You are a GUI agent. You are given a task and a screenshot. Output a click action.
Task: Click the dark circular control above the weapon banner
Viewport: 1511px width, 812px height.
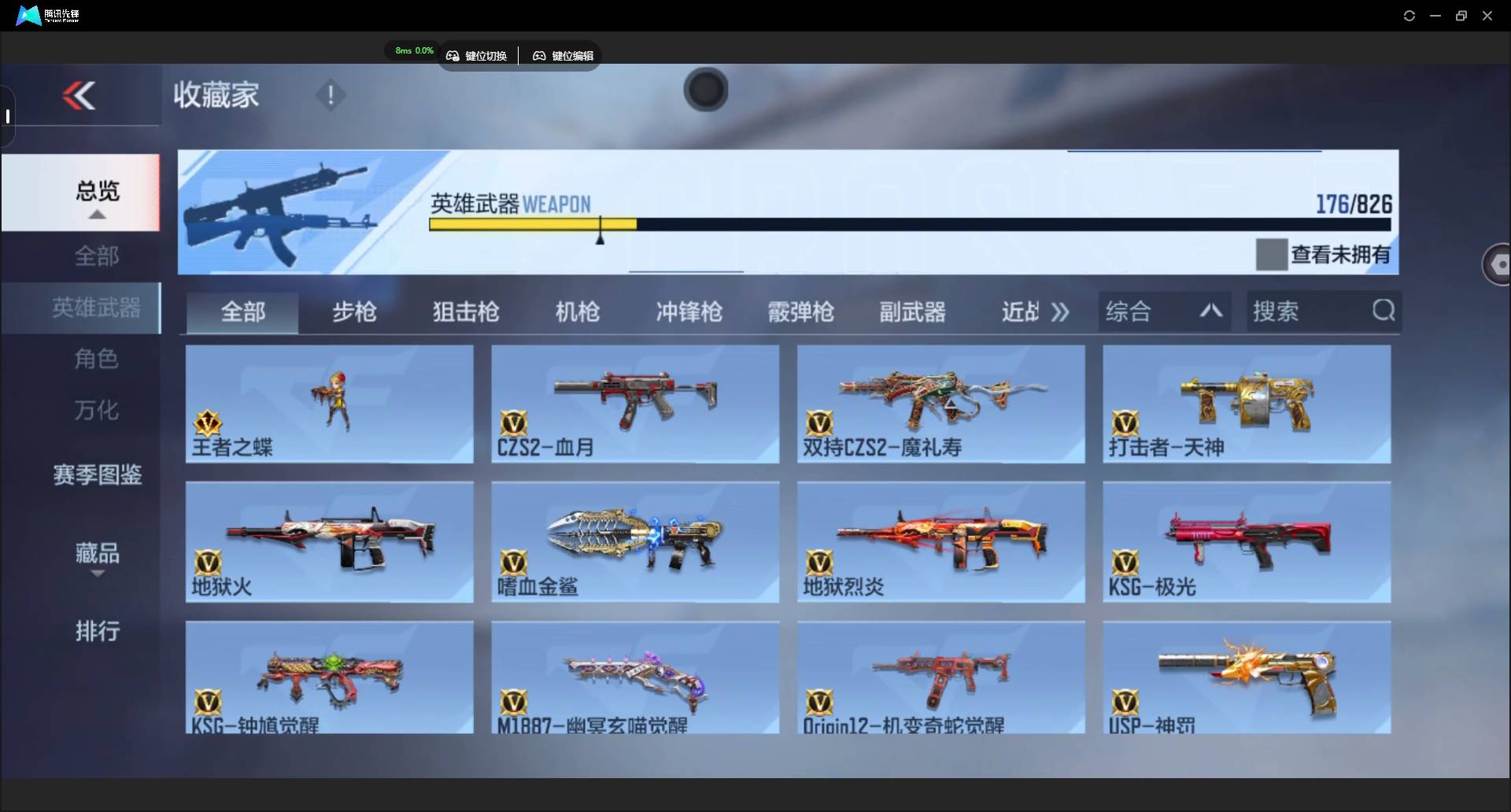point(704,90)
